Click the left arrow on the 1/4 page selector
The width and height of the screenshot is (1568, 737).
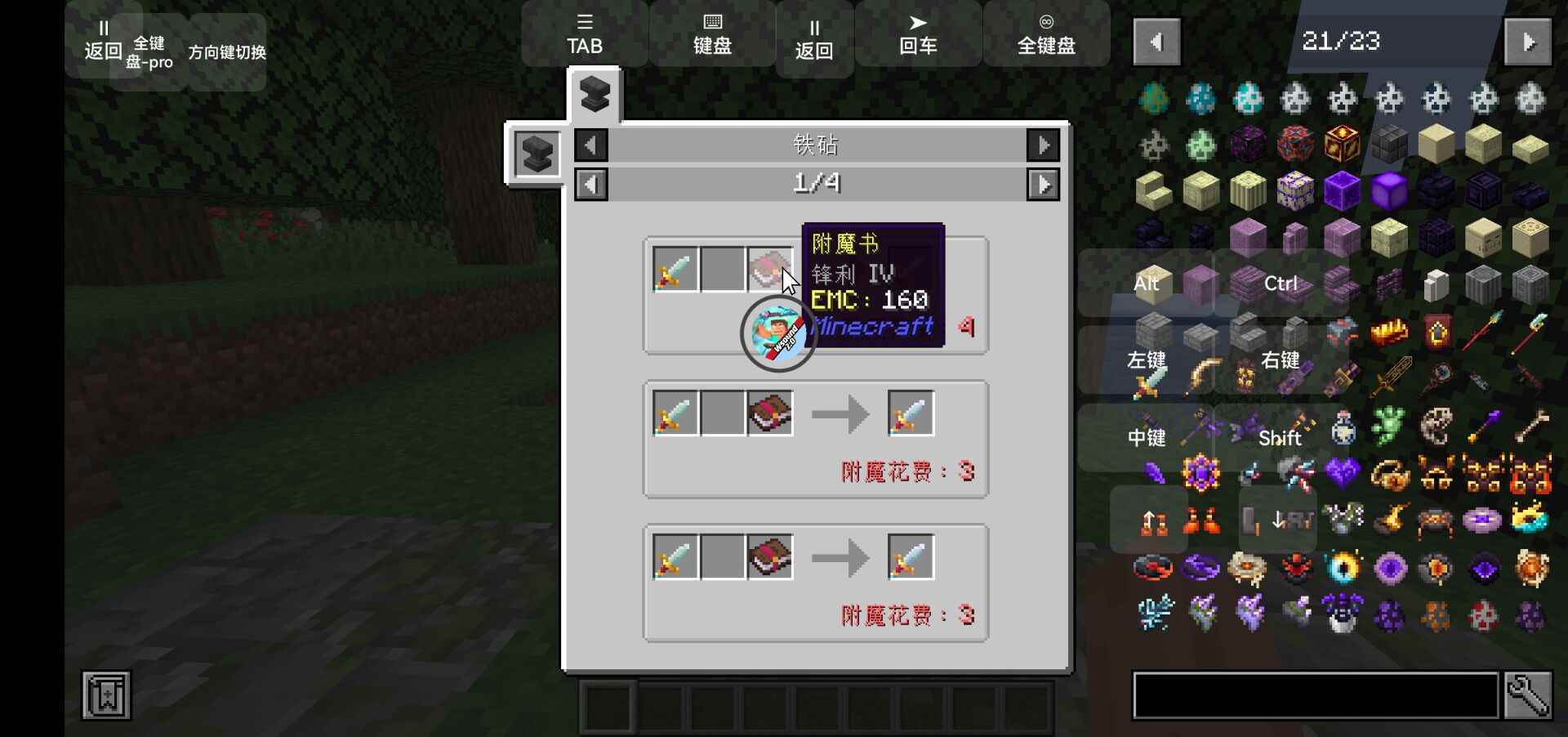[x=591, y=184]
